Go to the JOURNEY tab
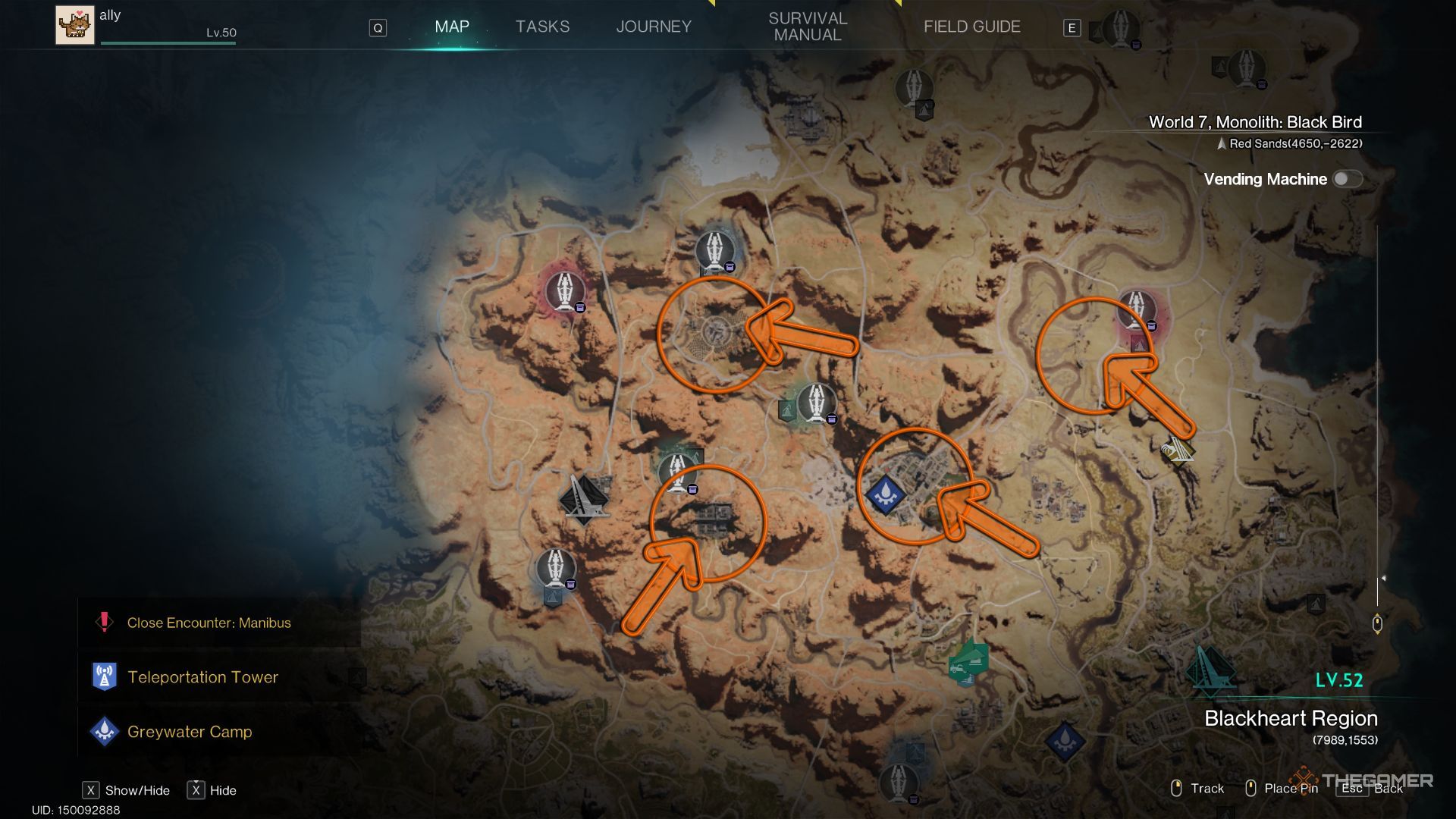Image resolution: width=1456 pixels, height=819 pixels. coord(654,27)
